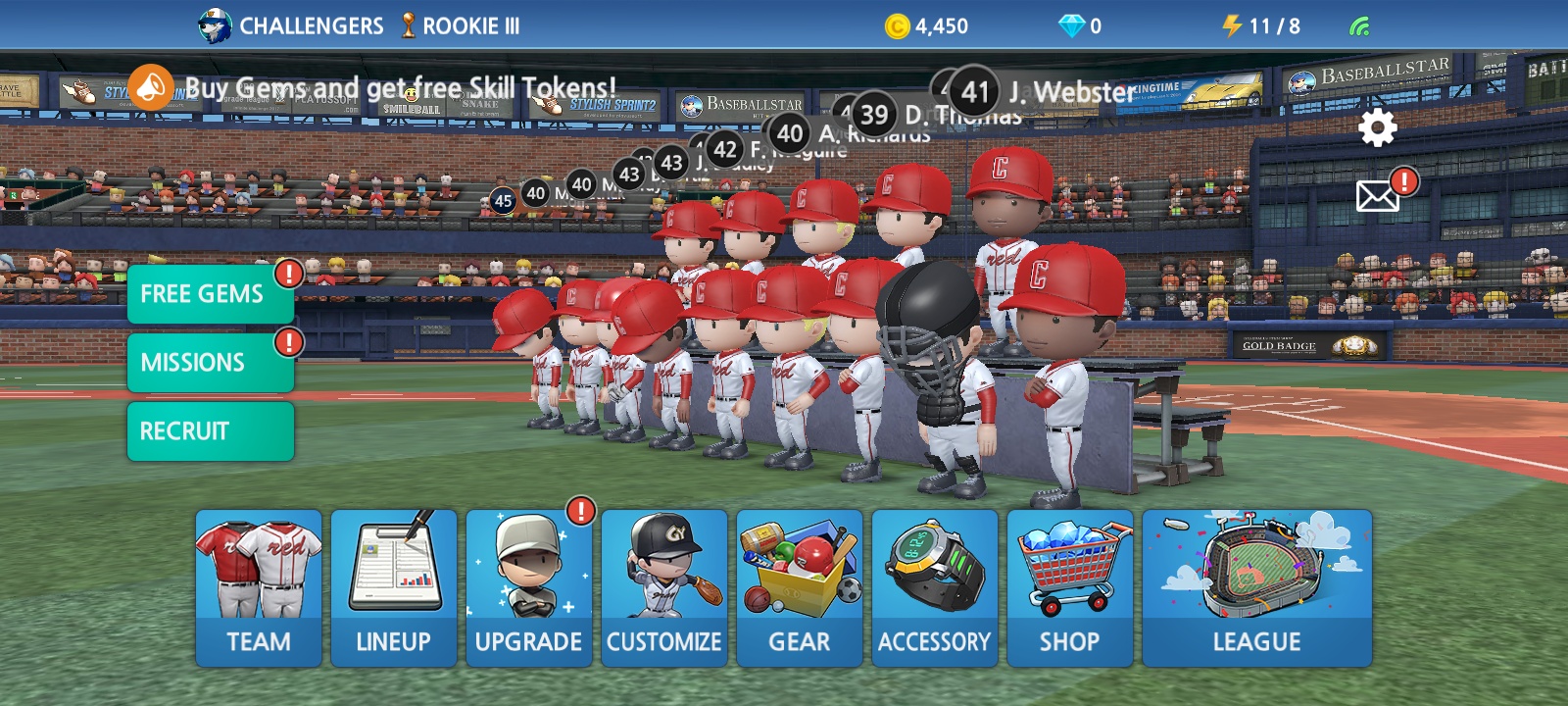
Task: Open the Accessory menu
Action: click(x=935, y=587)
